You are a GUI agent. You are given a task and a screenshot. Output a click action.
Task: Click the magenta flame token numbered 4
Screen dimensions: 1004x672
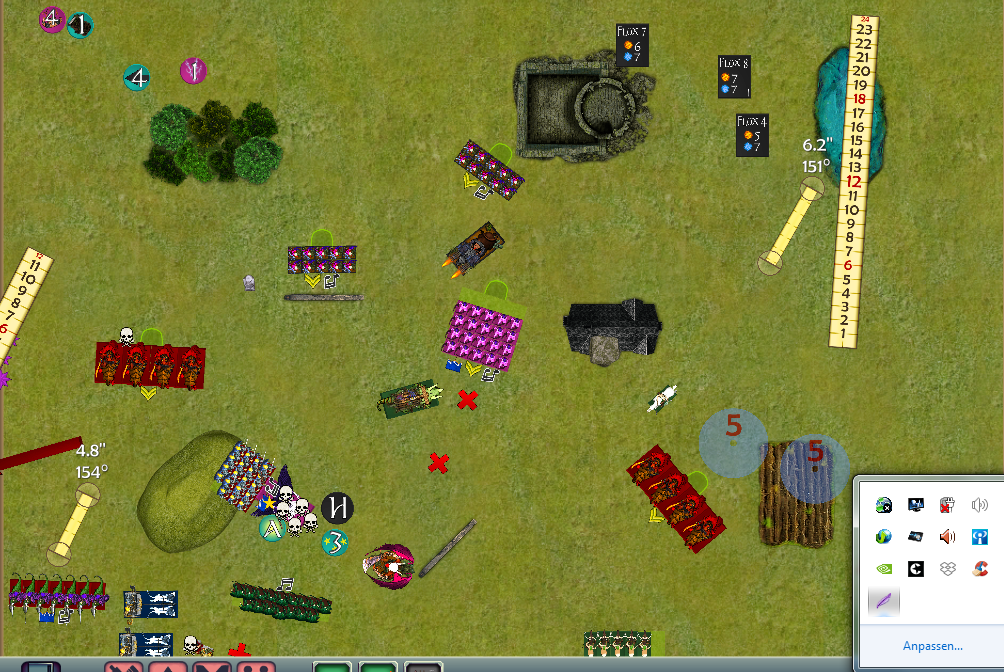[52, 19]
